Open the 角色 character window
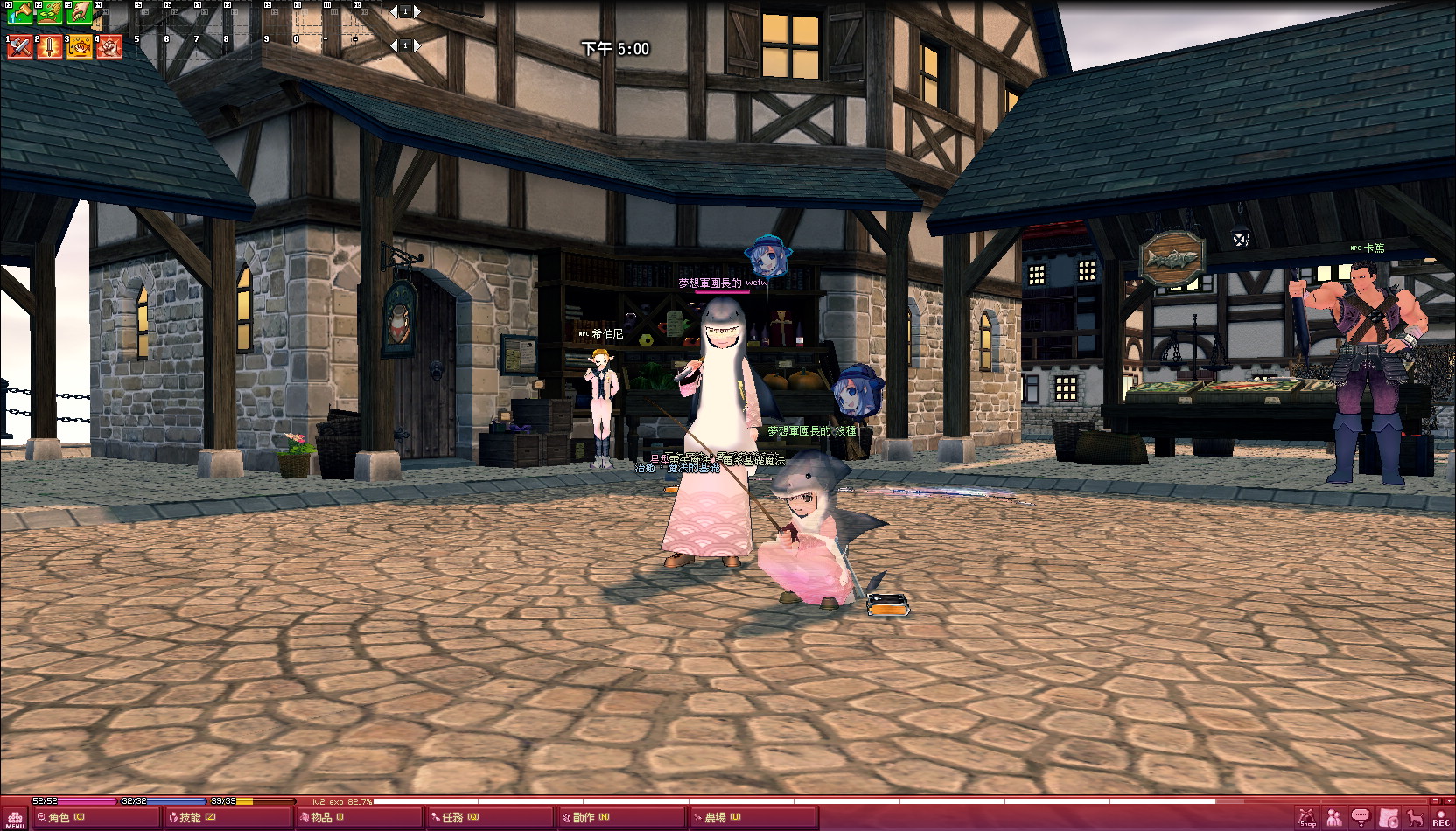The width and height of the screenshot is (1456, 831). pos(61,817)
